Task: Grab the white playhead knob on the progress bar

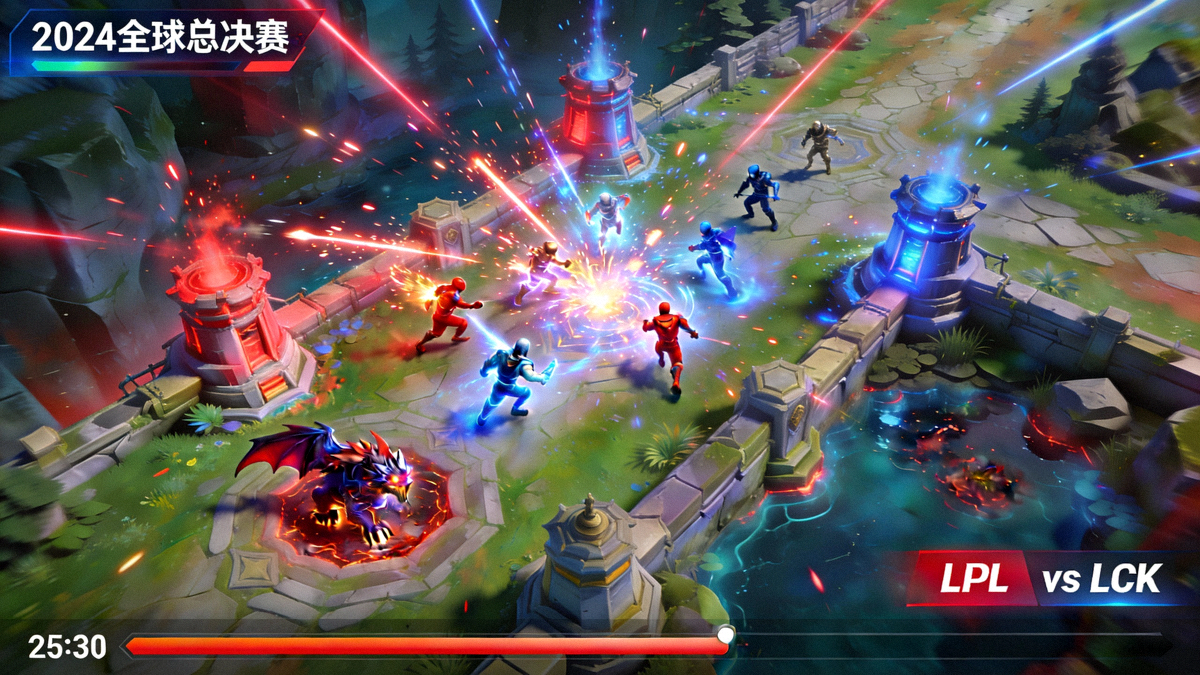Action: 725,635
